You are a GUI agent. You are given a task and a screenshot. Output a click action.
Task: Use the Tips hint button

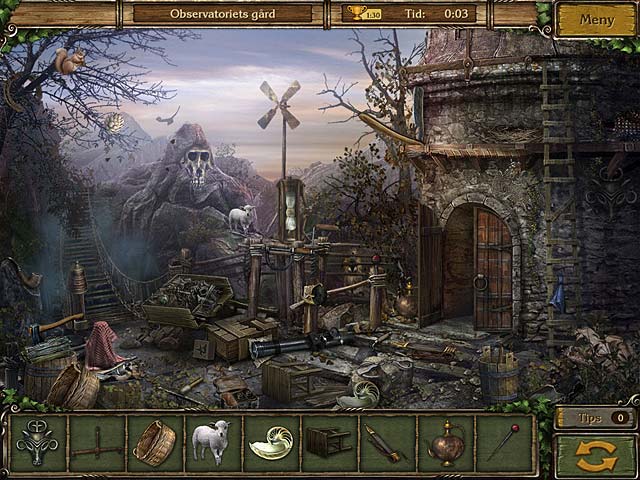click(594, 418)
